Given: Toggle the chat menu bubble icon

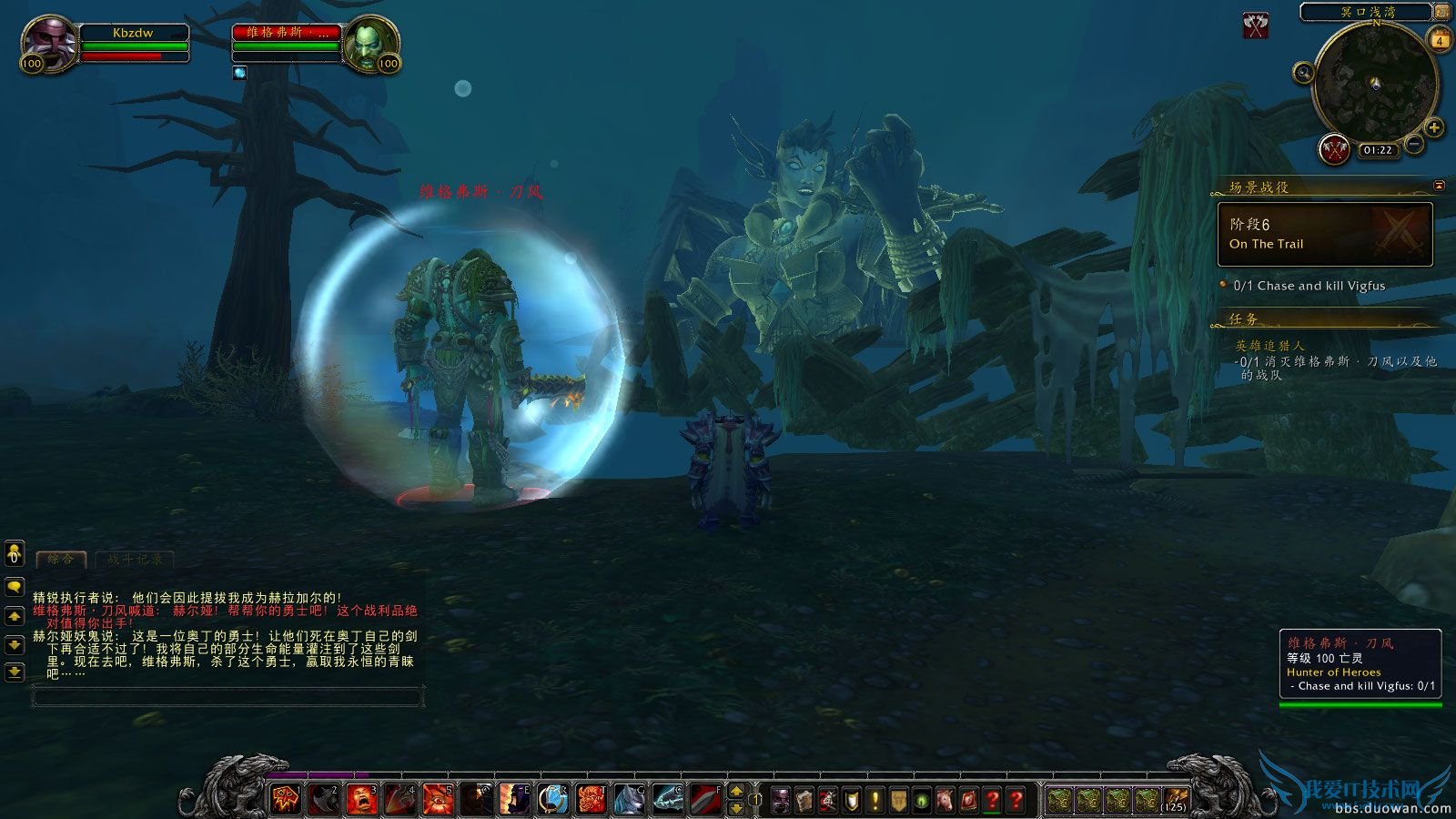Looking at the screenshot, I should coord(13,587).
